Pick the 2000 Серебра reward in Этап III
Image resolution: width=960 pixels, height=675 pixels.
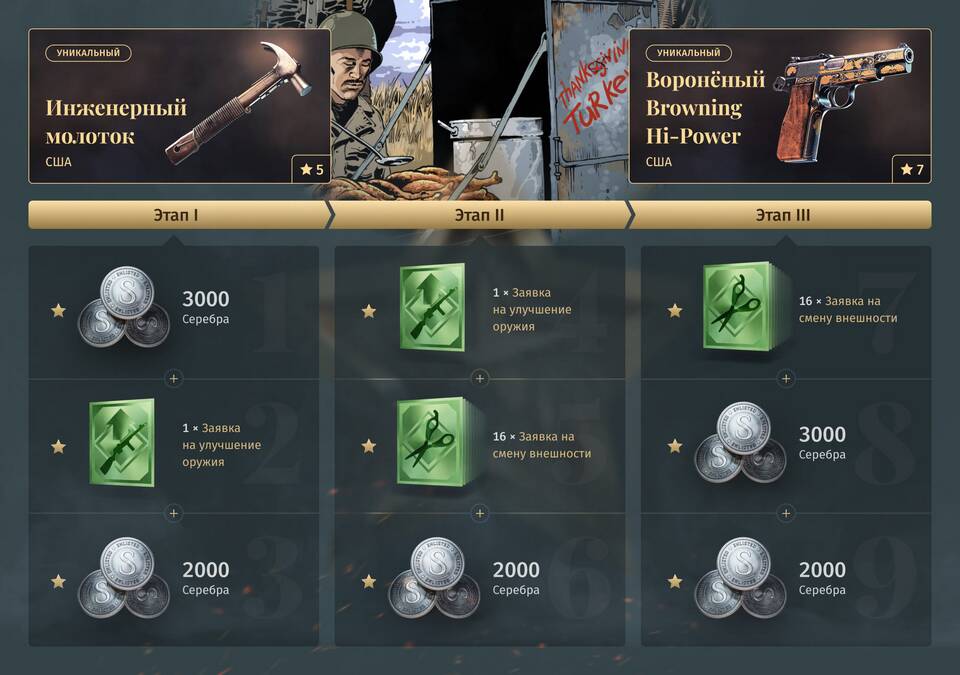tap(786, 579)
